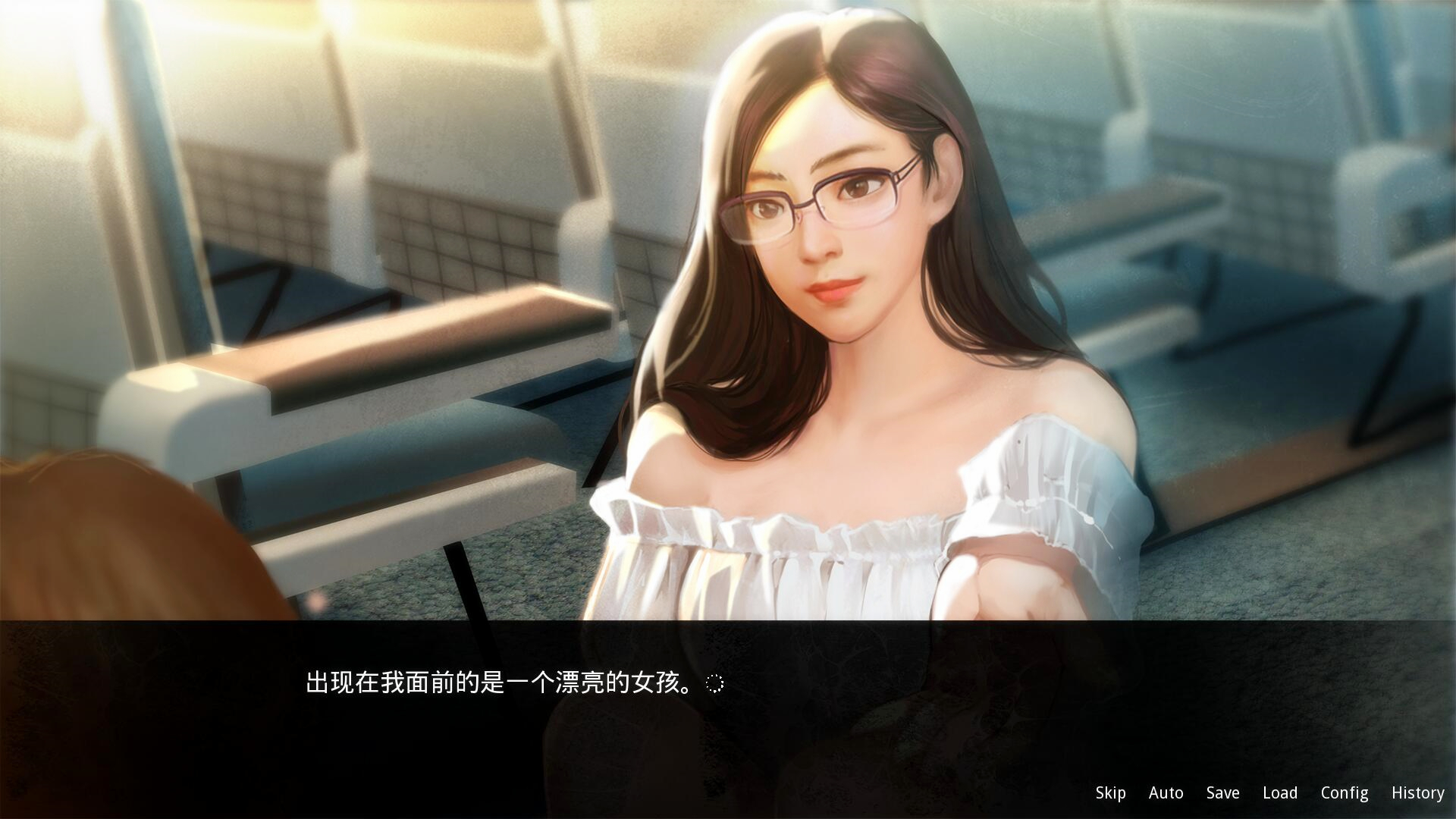The width and height of the screenshot is (1456, 819).
Task: Click the Skip button to fast-forward dialogue
Action: click(1109, 792)
